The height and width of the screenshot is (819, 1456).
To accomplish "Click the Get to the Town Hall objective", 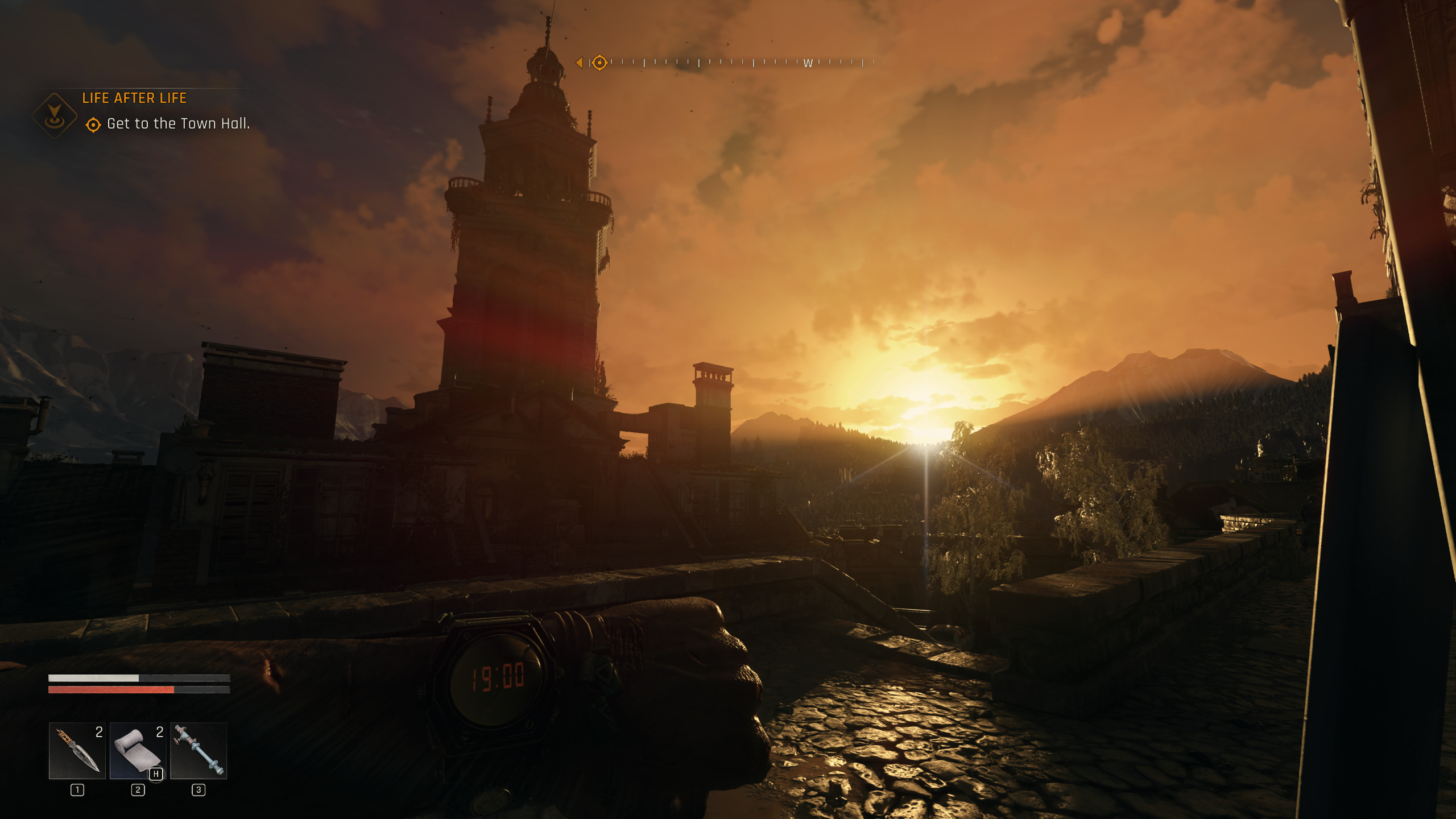I will tap(178, 123).
